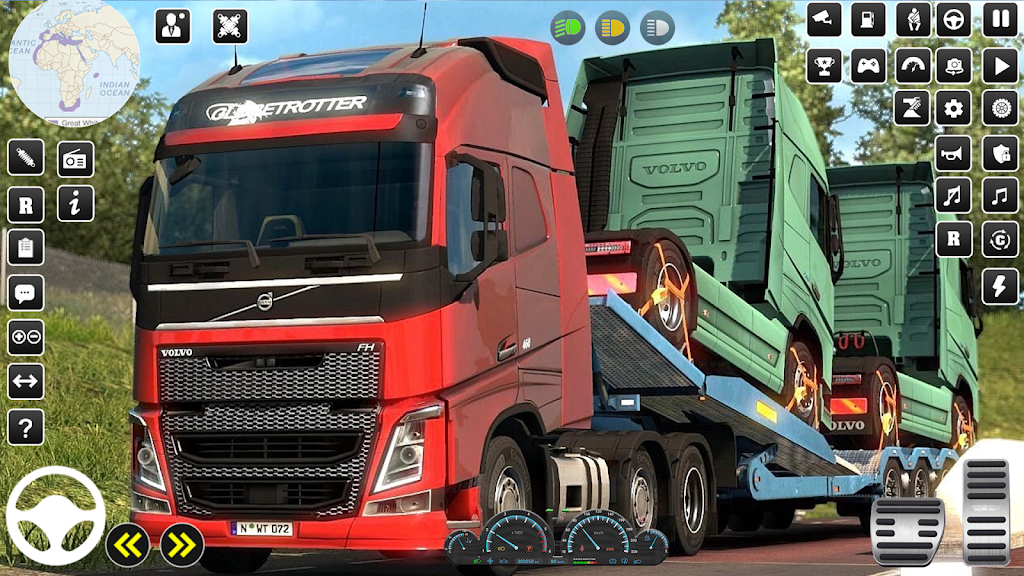
Task: Pause the game
Action: pos(999,19)
